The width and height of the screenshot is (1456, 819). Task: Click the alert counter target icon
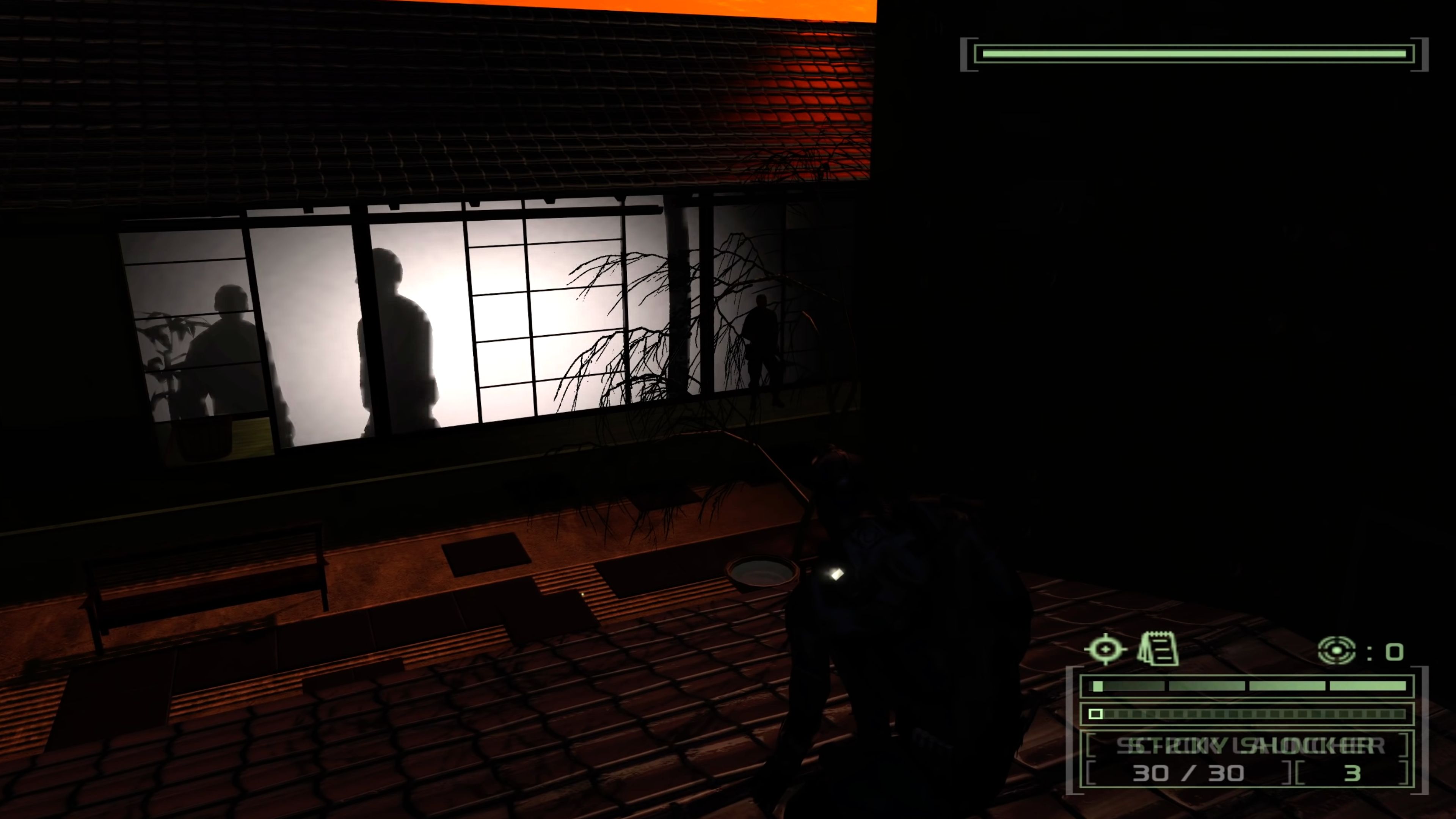(x=1337, y=651)
